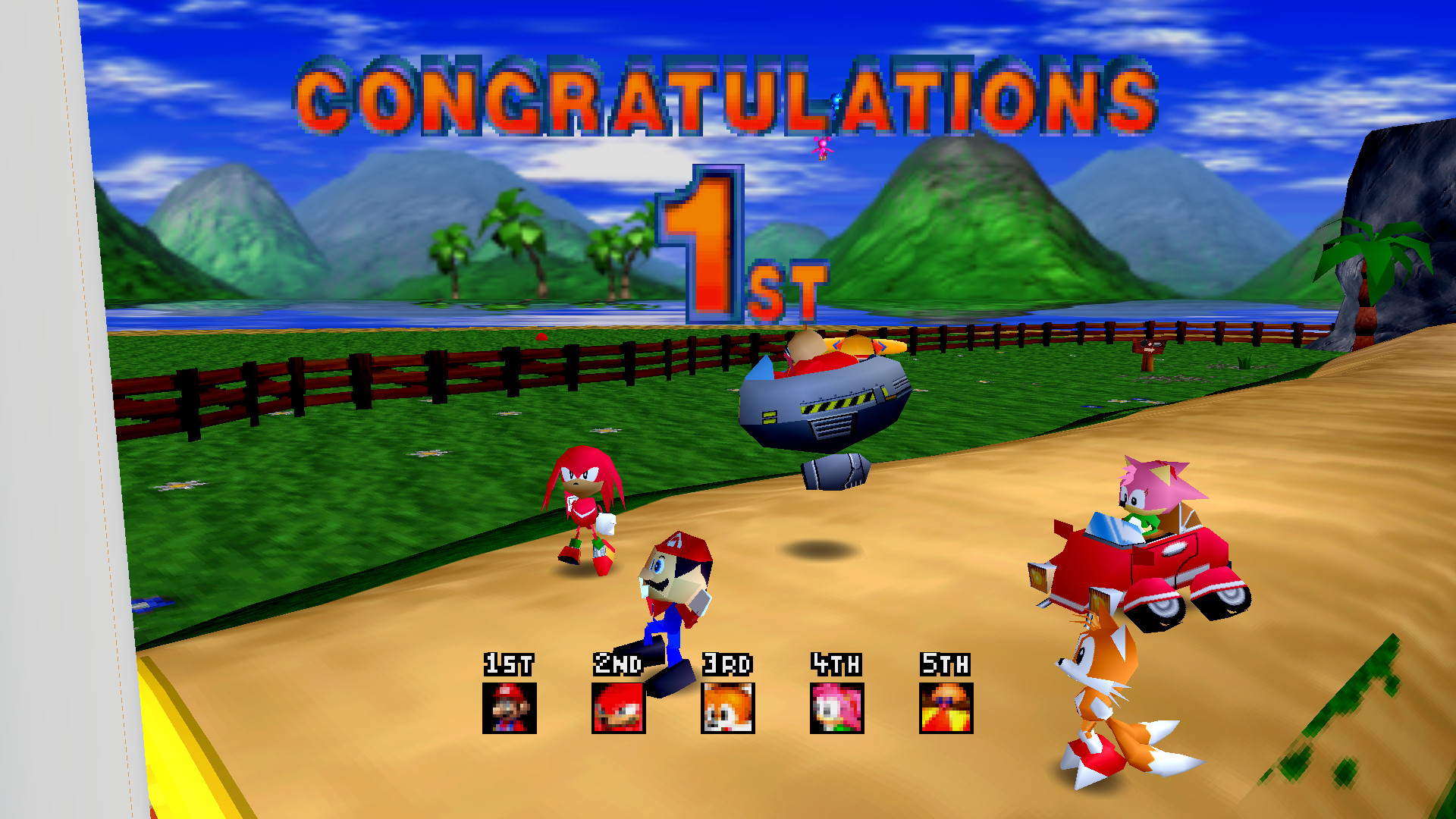Click the 3RD results label
This screenshot has width=1456, height=819.
coord(726,664)
